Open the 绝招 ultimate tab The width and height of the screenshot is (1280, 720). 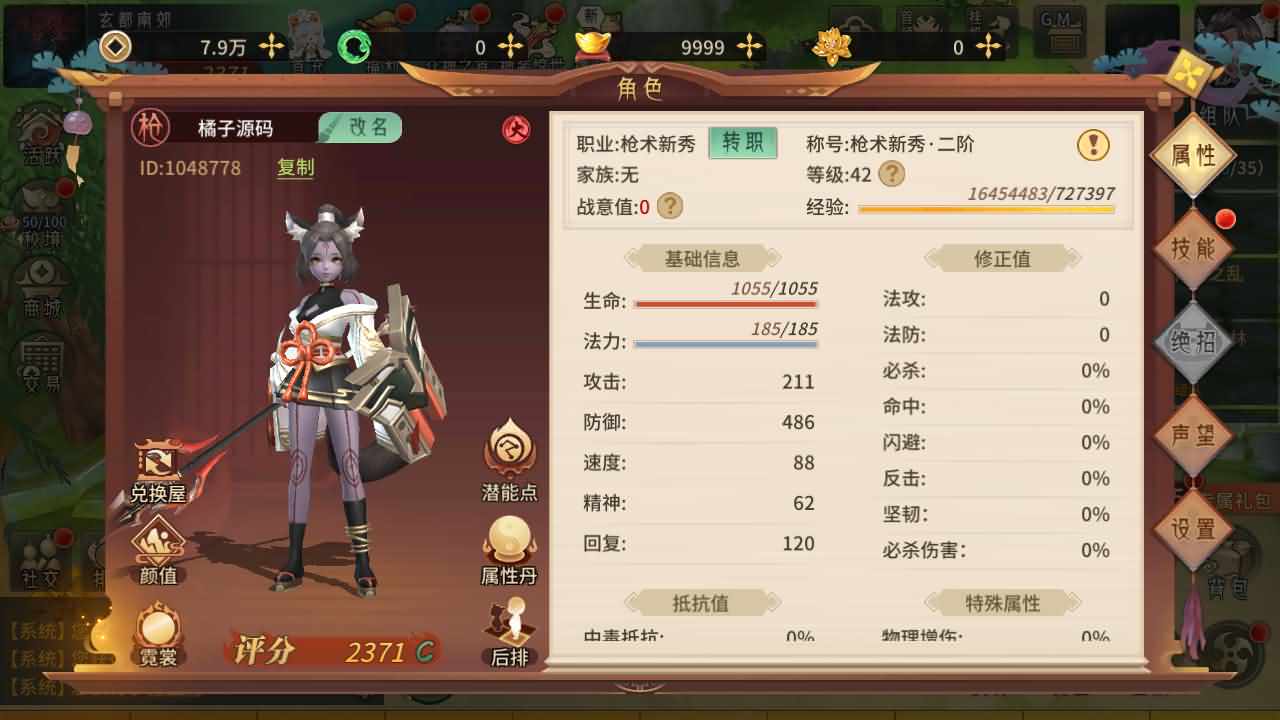1196,340
